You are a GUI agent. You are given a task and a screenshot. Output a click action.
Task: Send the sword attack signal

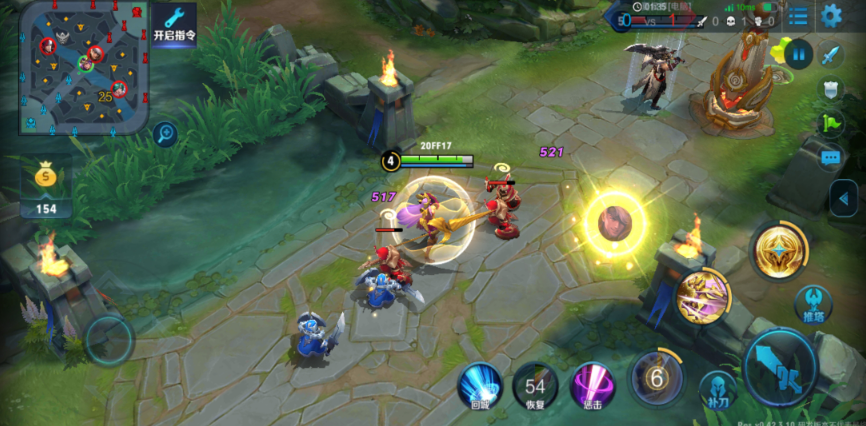[x=831, y=55]
